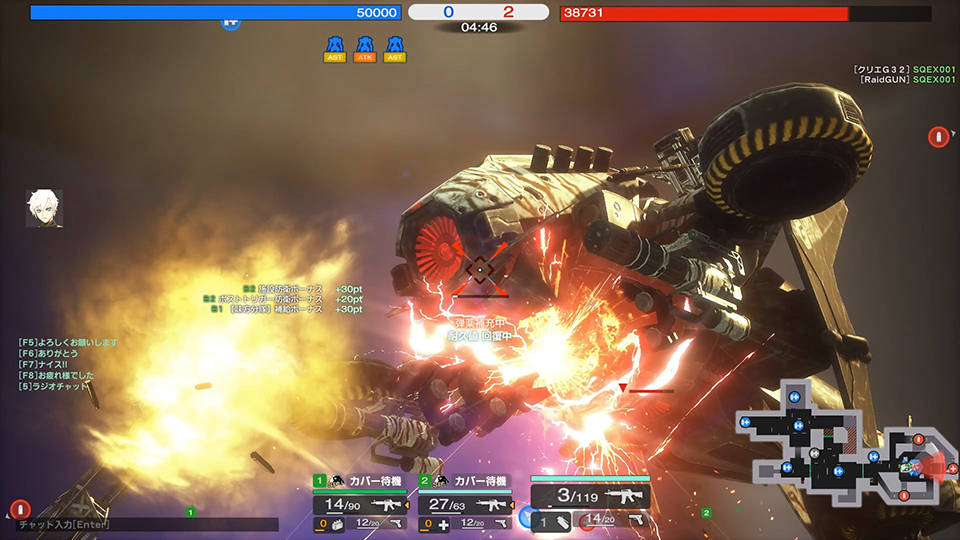960x540 pixels.
Task: Click player name RaidGUN in the list
Action: (883, 79)
